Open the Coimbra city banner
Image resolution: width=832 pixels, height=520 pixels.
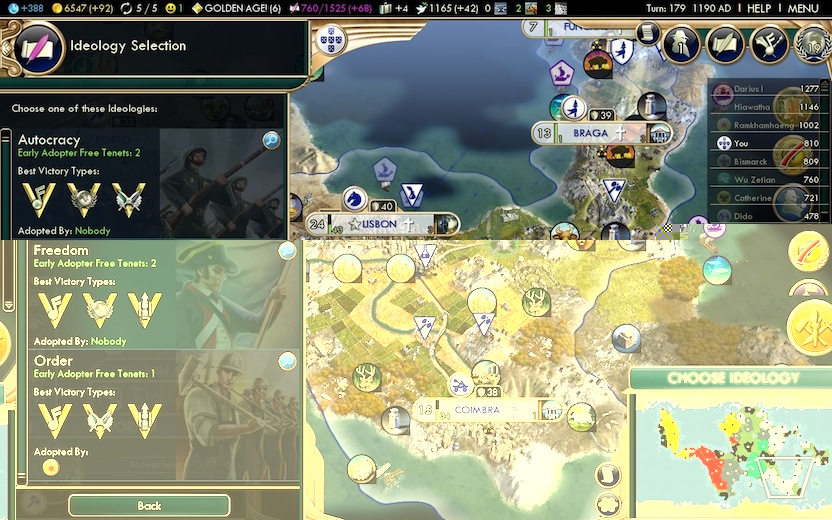pos(477,410)
